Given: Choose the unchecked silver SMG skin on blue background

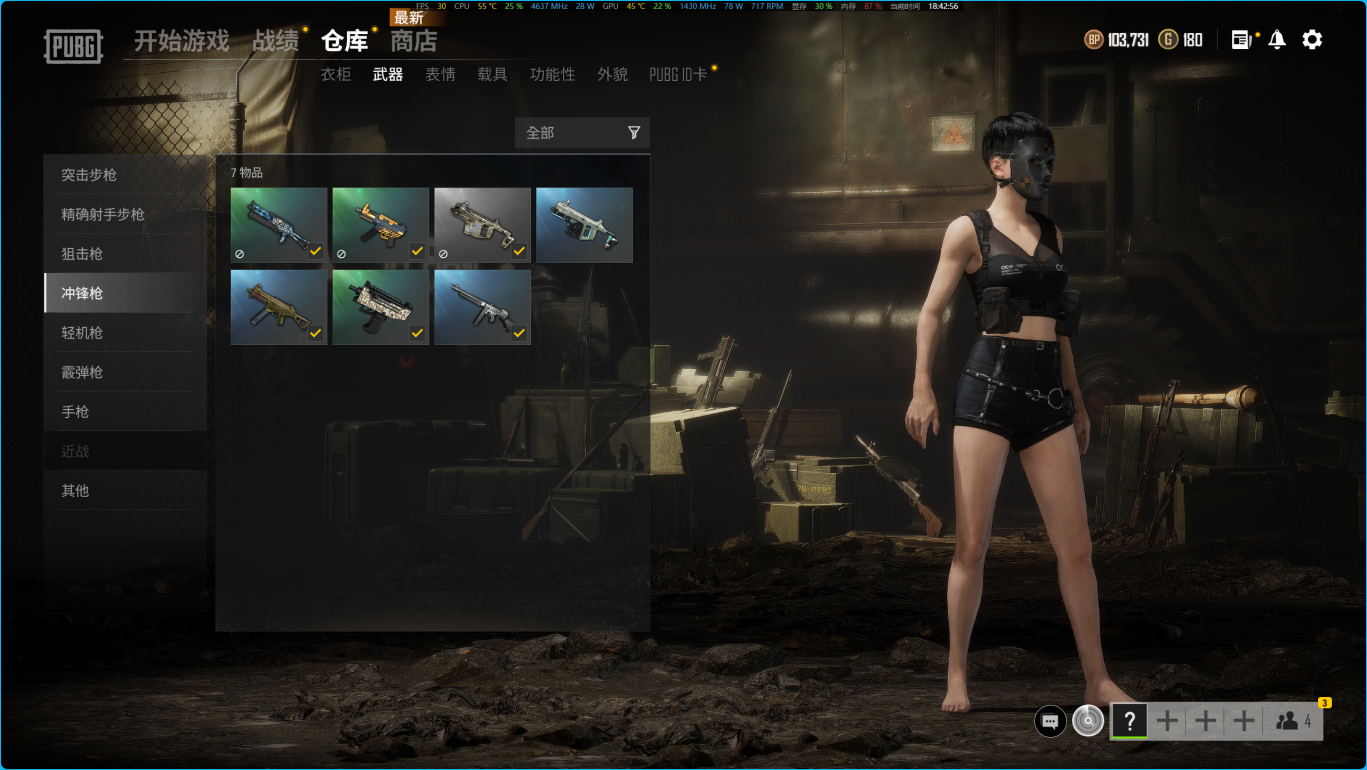Looking at the screenshot, I should point(584,225).
